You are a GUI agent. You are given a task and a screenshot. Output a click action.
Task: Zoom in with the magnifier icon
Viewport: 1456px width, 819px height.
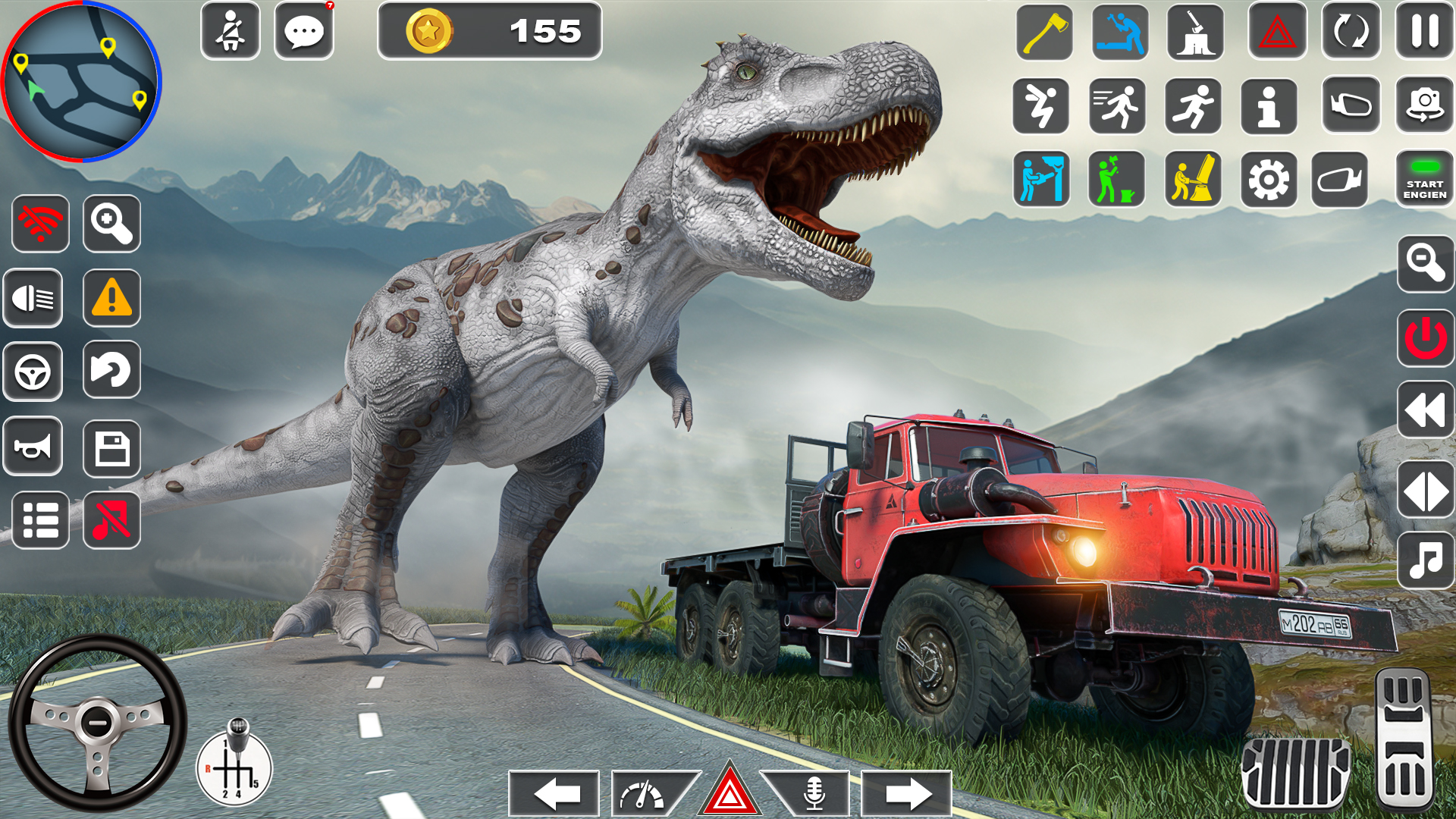click(x=112, y=224)
